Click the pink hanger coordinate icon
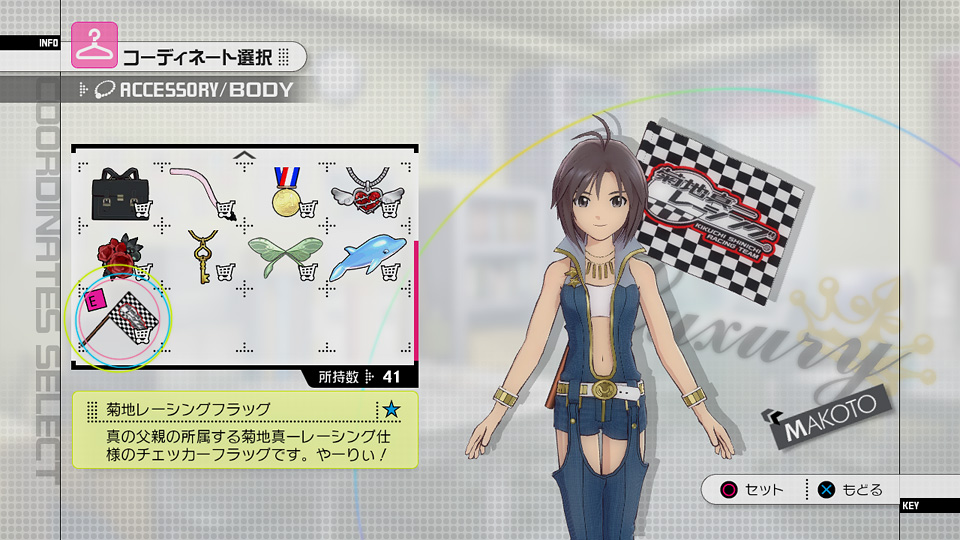Viewport: 960px width, 540px height. point(95,45)
